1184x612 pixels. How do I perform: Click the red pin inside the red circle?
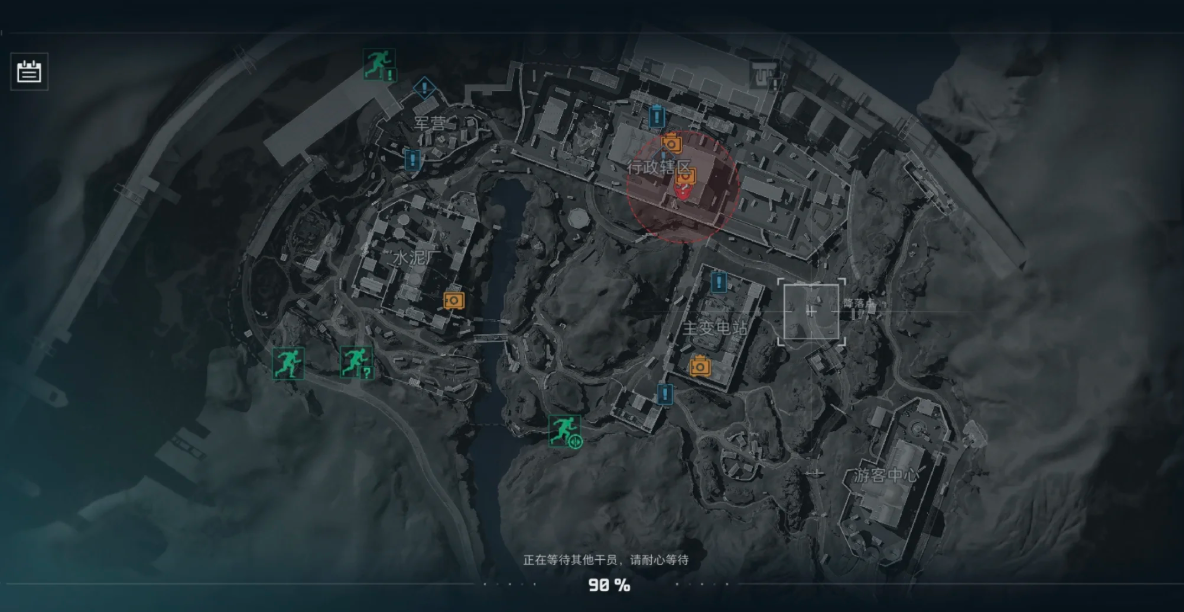(x=683, y=192)
